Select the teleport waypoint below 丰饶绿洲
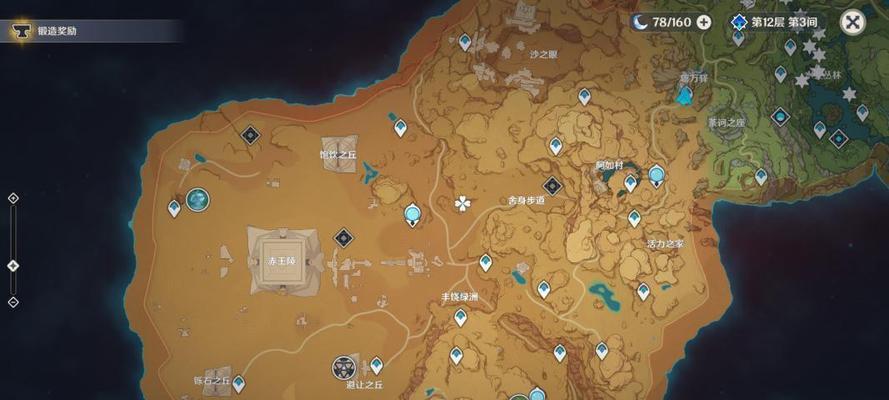The image size is (889, 400). tap(460, 318)
